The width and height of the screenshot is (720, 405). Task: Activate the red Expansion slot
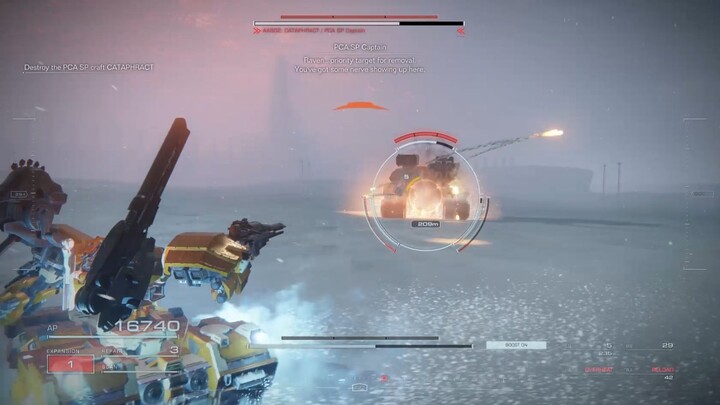click(70, 364)
